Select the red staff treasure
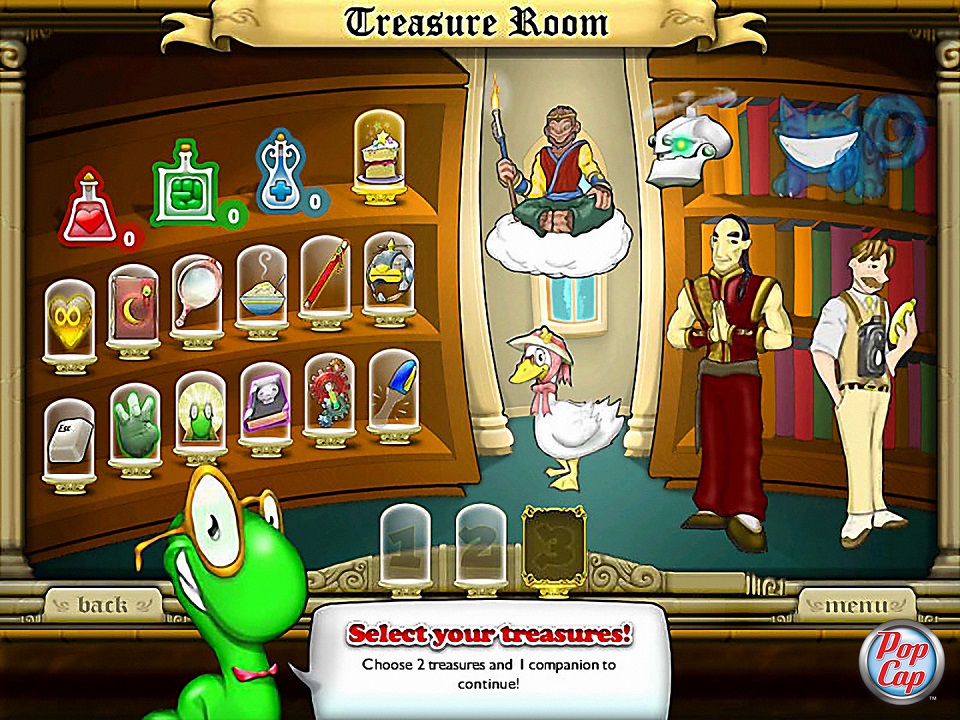Viewport: 960px width, 720px height. click(x=326, y=275)
